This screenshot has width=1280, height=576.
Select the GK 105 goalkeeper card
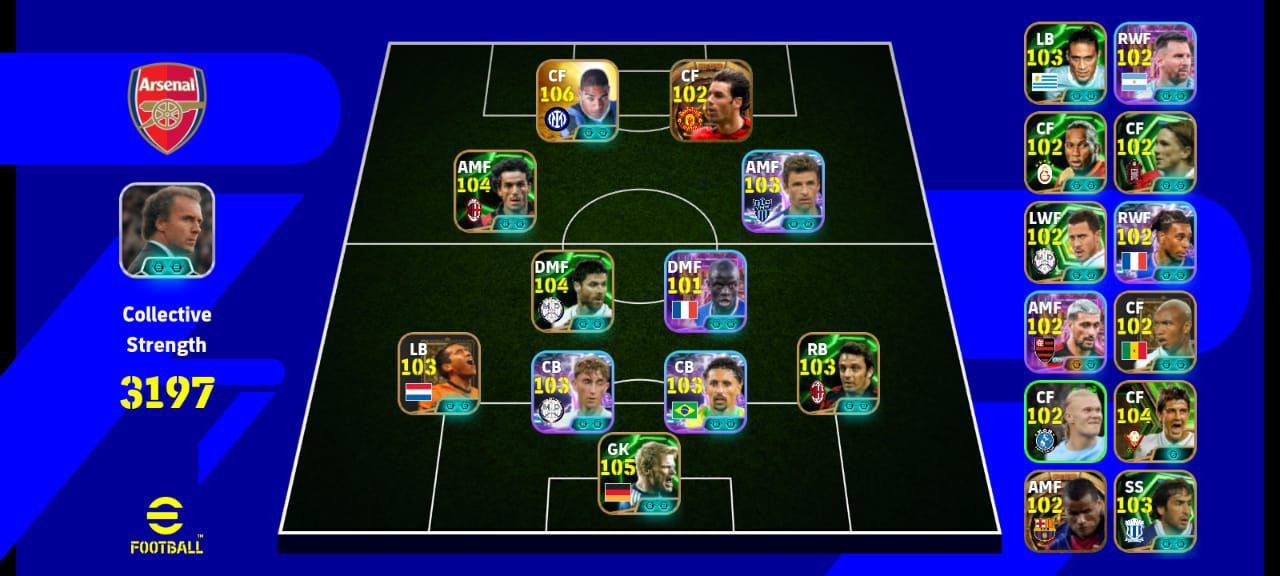tap(639, 473)
